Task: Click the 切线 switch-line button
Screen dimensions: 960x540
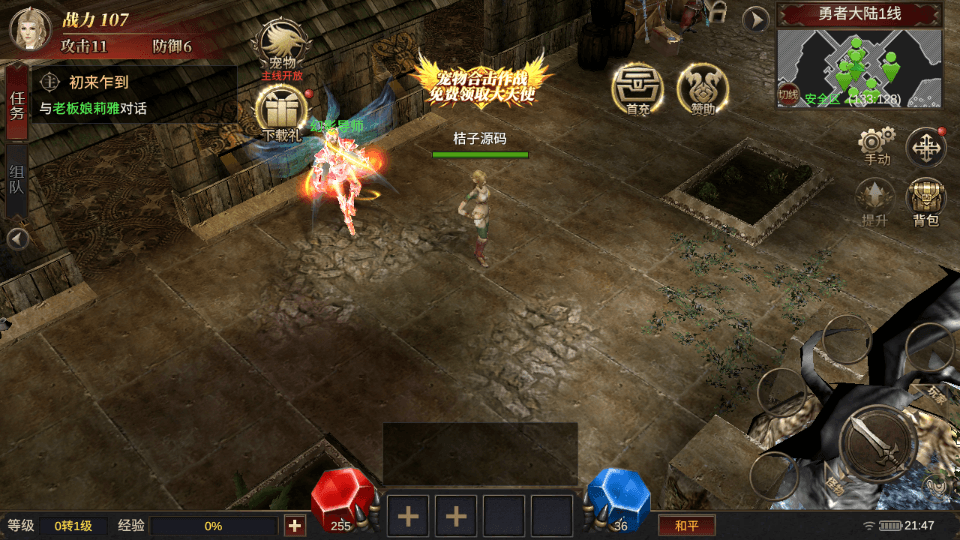Action: point(788,96)
